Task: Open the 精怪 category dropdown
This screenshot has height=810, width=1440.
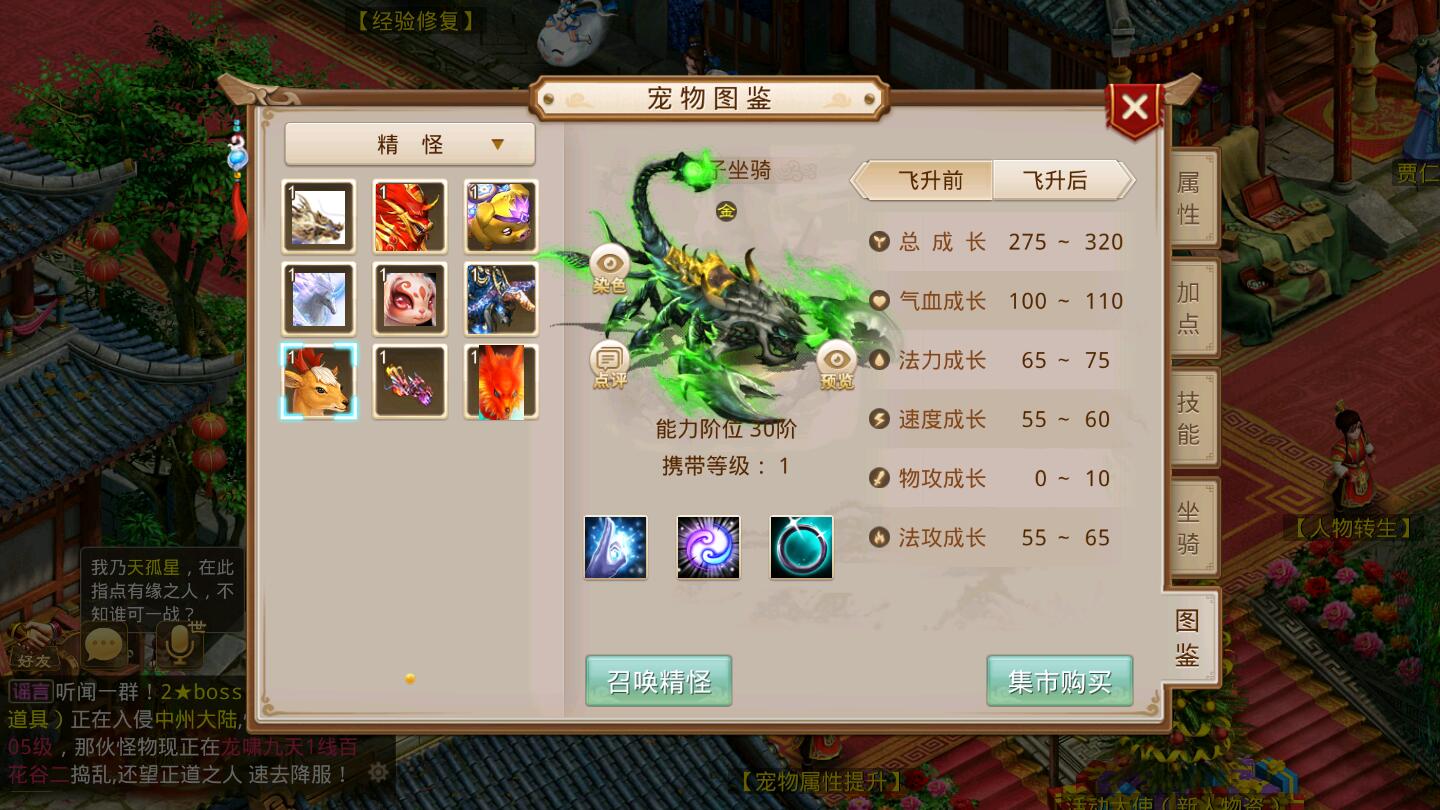Action: 409,144
